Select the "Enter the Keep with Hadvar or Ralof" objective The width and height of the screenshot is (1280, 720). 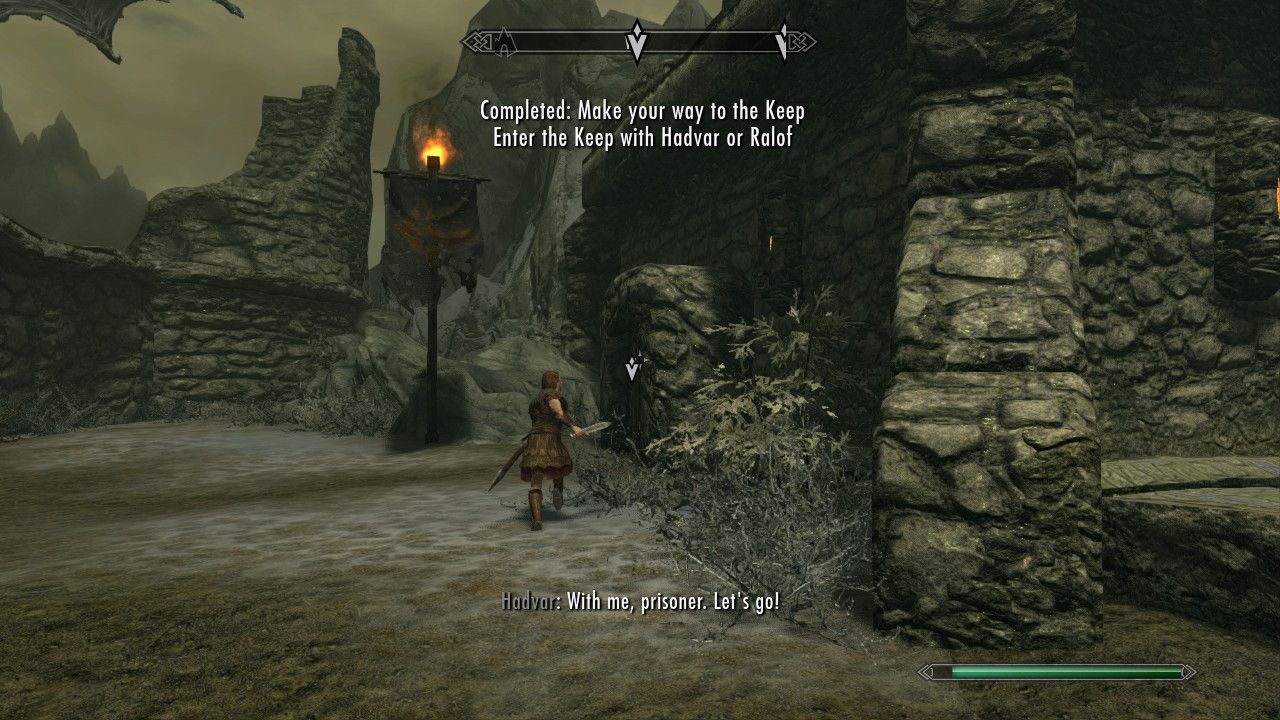tap(642, 137)
